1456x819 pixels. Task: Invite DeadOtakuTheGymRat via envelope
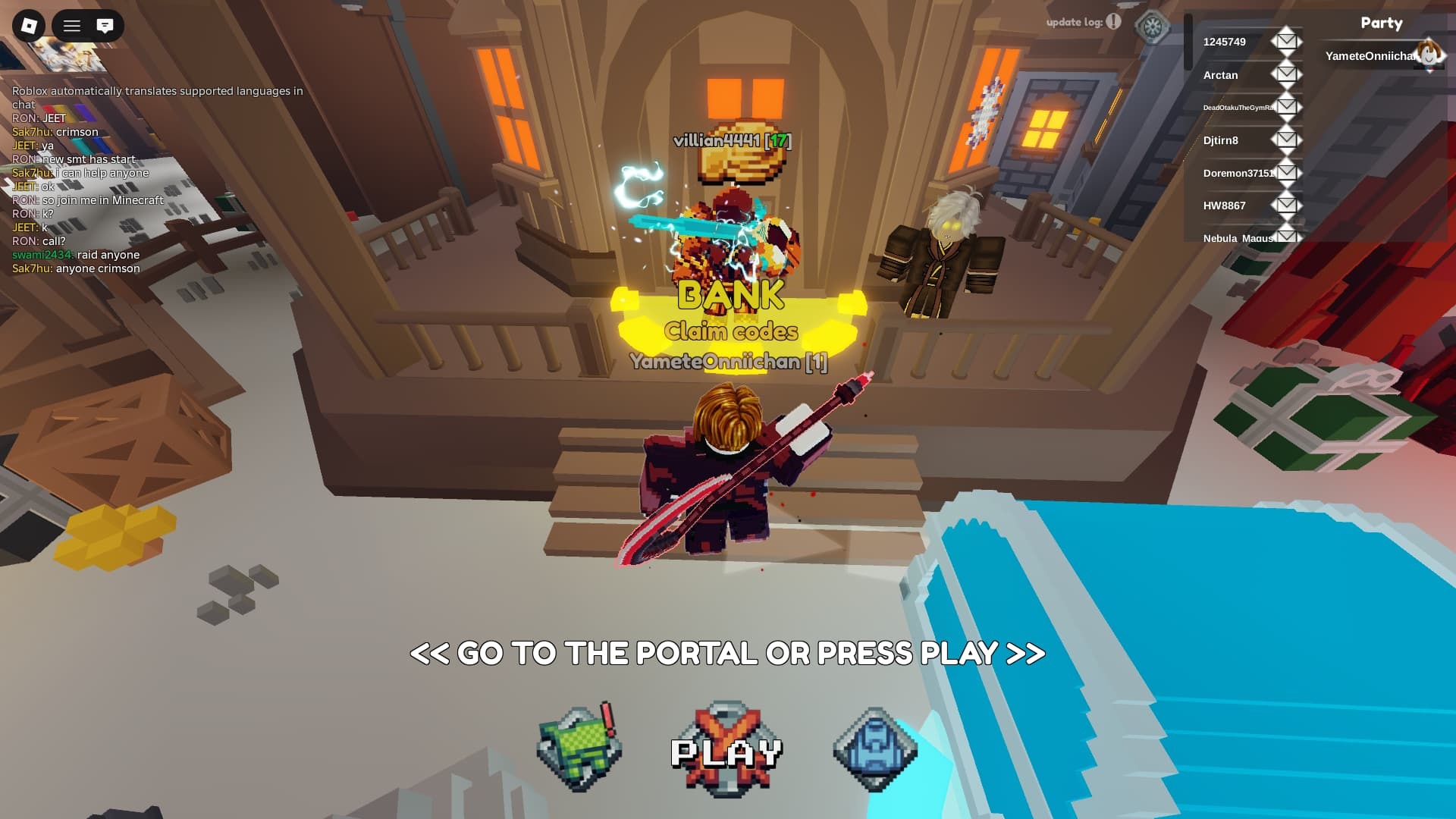tap(1286, 105)
